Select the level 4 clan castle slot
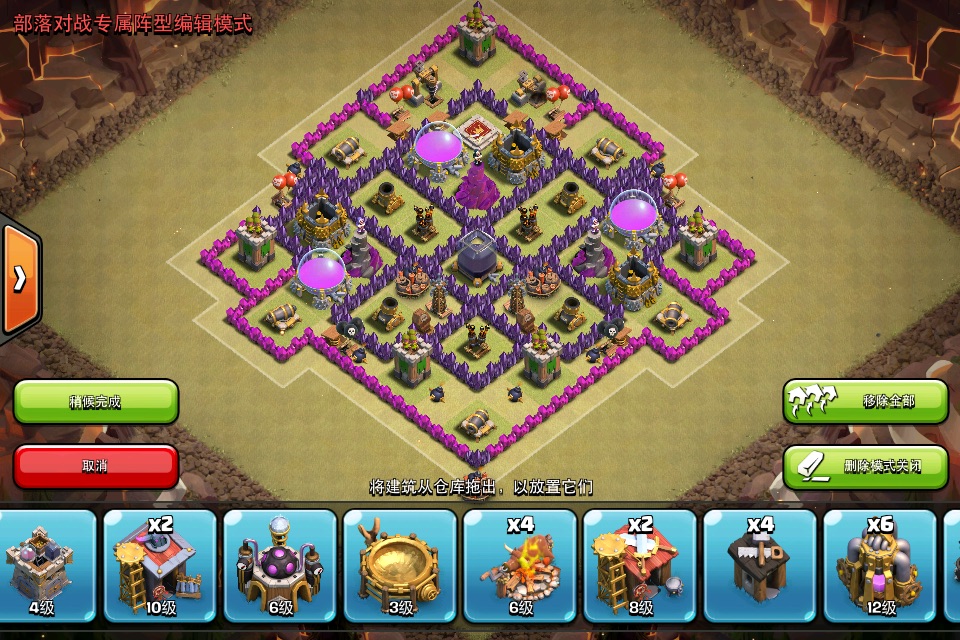 tap(41, 565)
